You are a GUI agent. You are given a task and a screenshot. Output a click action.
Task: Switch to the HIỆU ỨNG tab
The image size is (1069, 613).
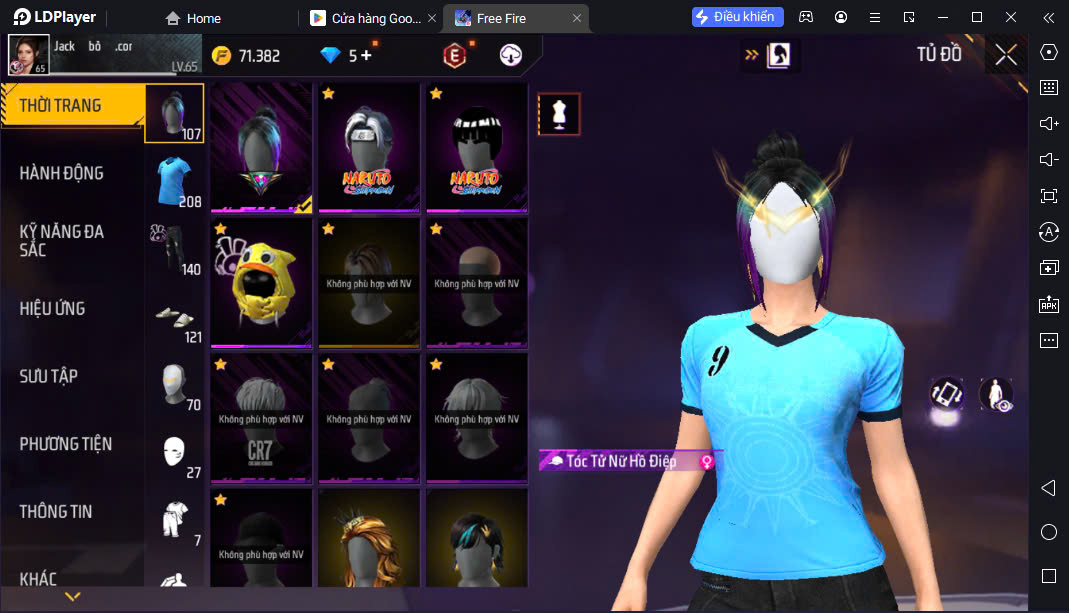pos(52,308)
